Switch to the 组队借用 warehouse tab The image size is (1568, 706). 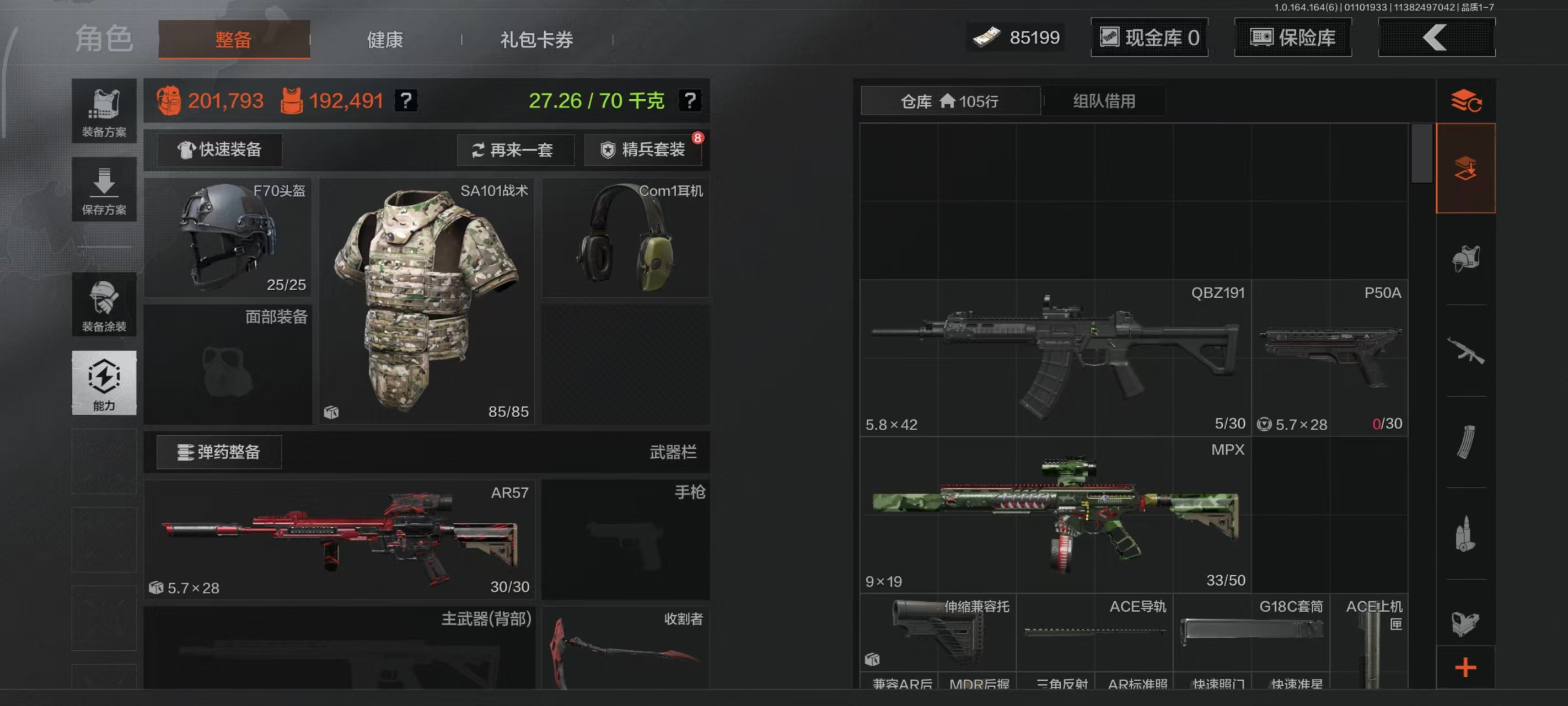(x=1103, y=100)
